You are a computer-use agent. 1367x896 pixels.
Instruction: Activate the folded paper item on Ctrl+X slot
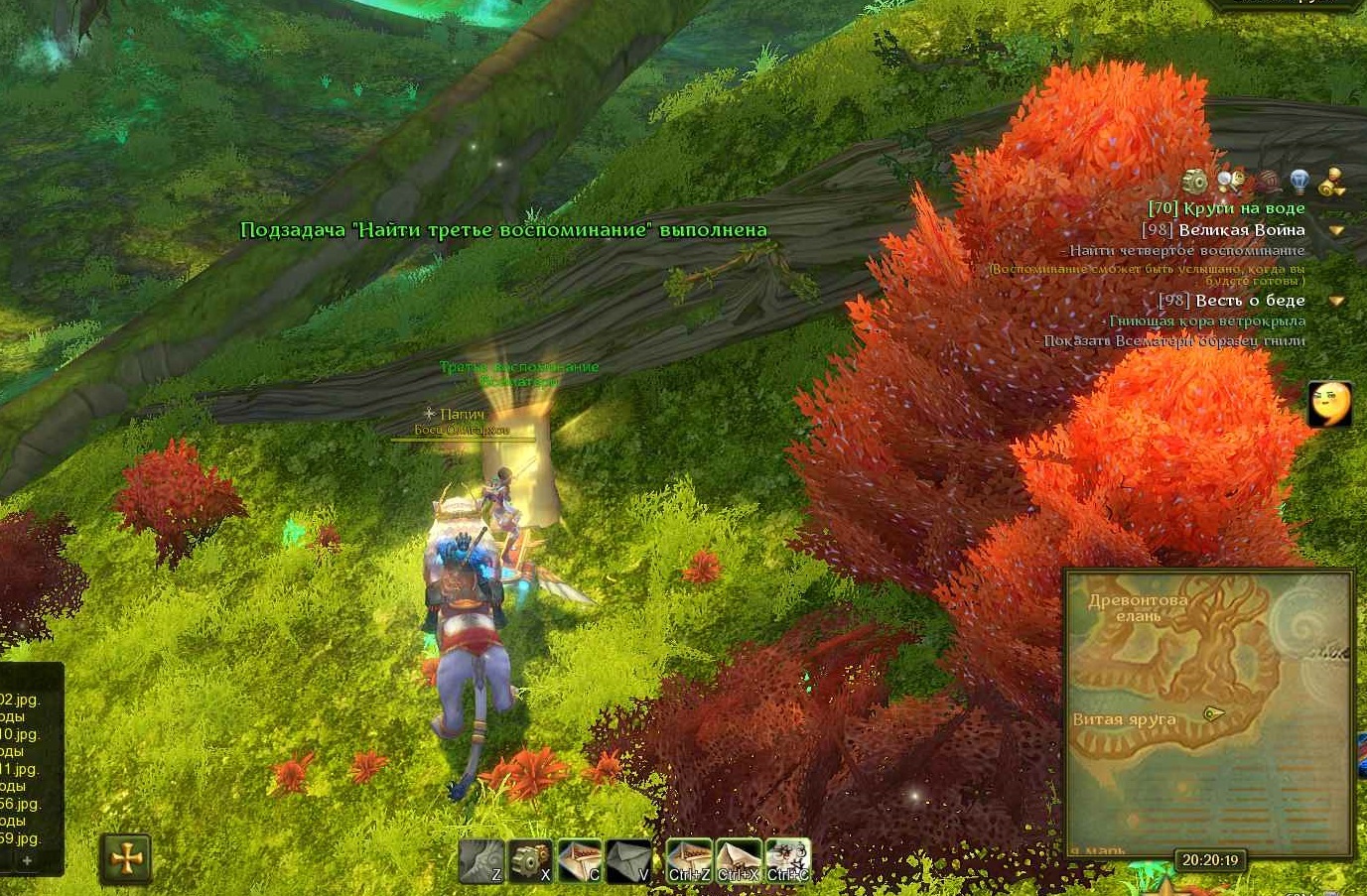point(738,860)
